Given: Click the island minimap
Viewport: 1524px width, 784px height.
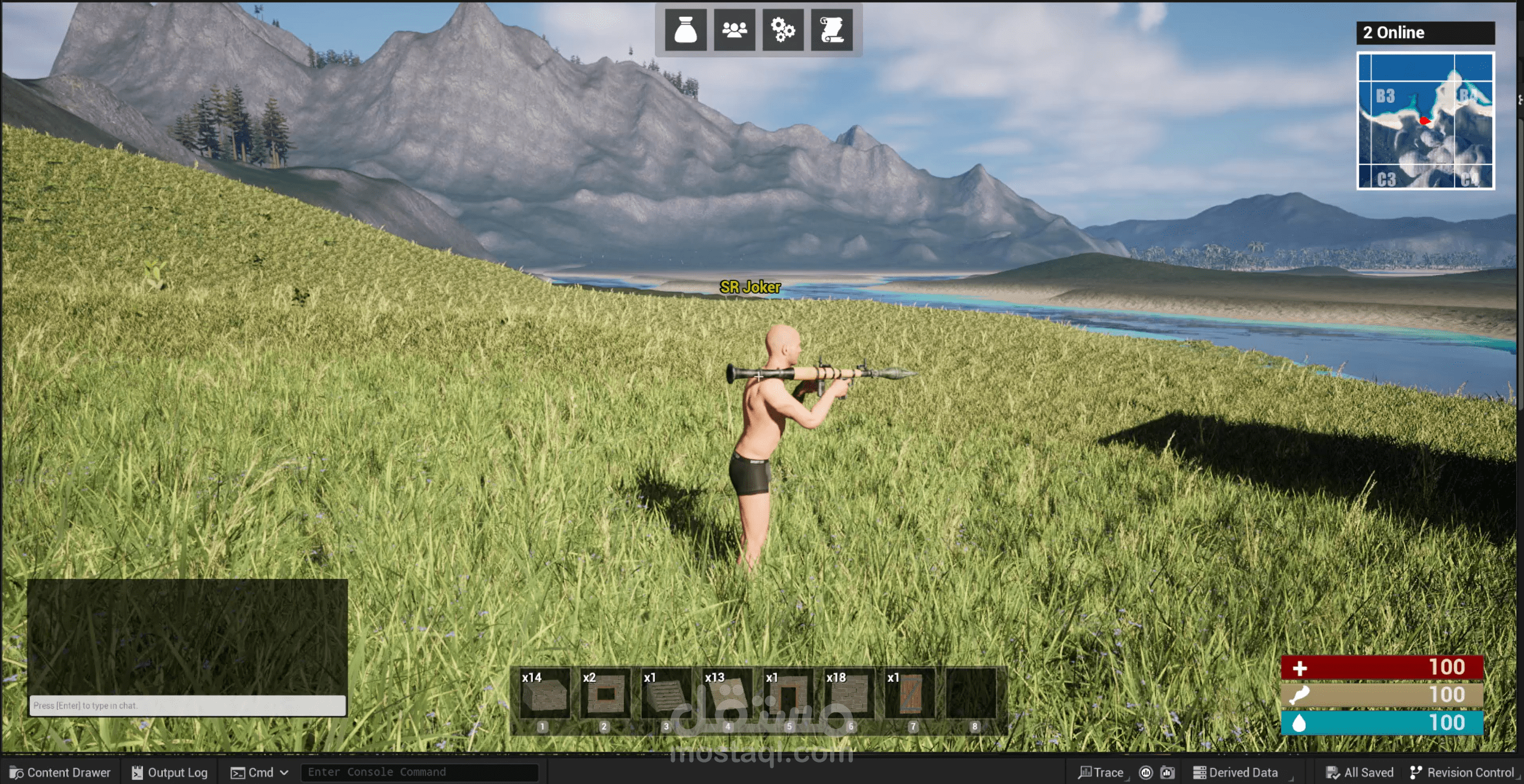Looking at the screenshot, I should 1425,121.
